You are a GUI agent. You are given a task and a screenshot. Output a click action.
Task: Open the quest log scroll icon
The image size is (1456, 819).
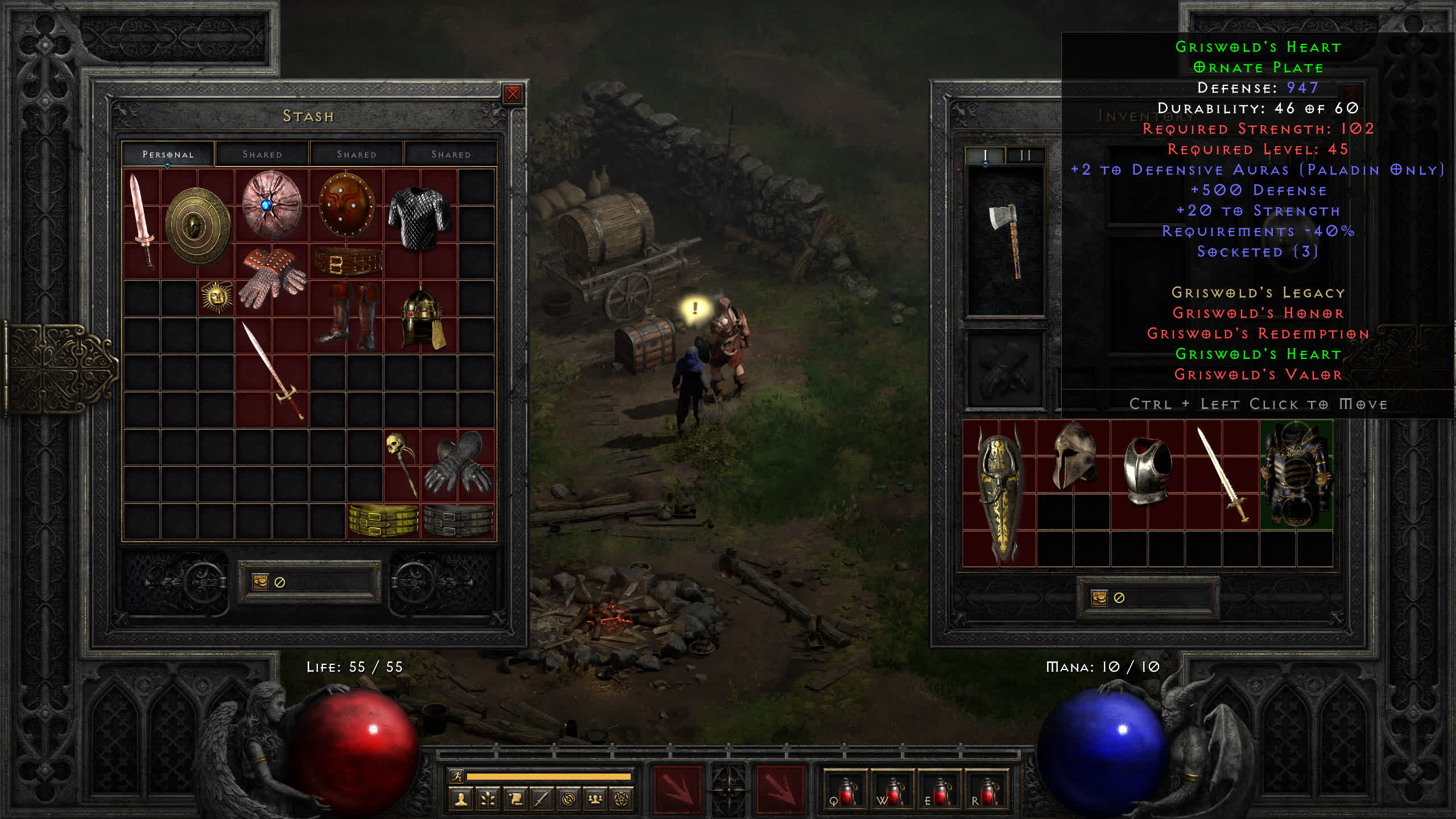[x=515, y=800]
